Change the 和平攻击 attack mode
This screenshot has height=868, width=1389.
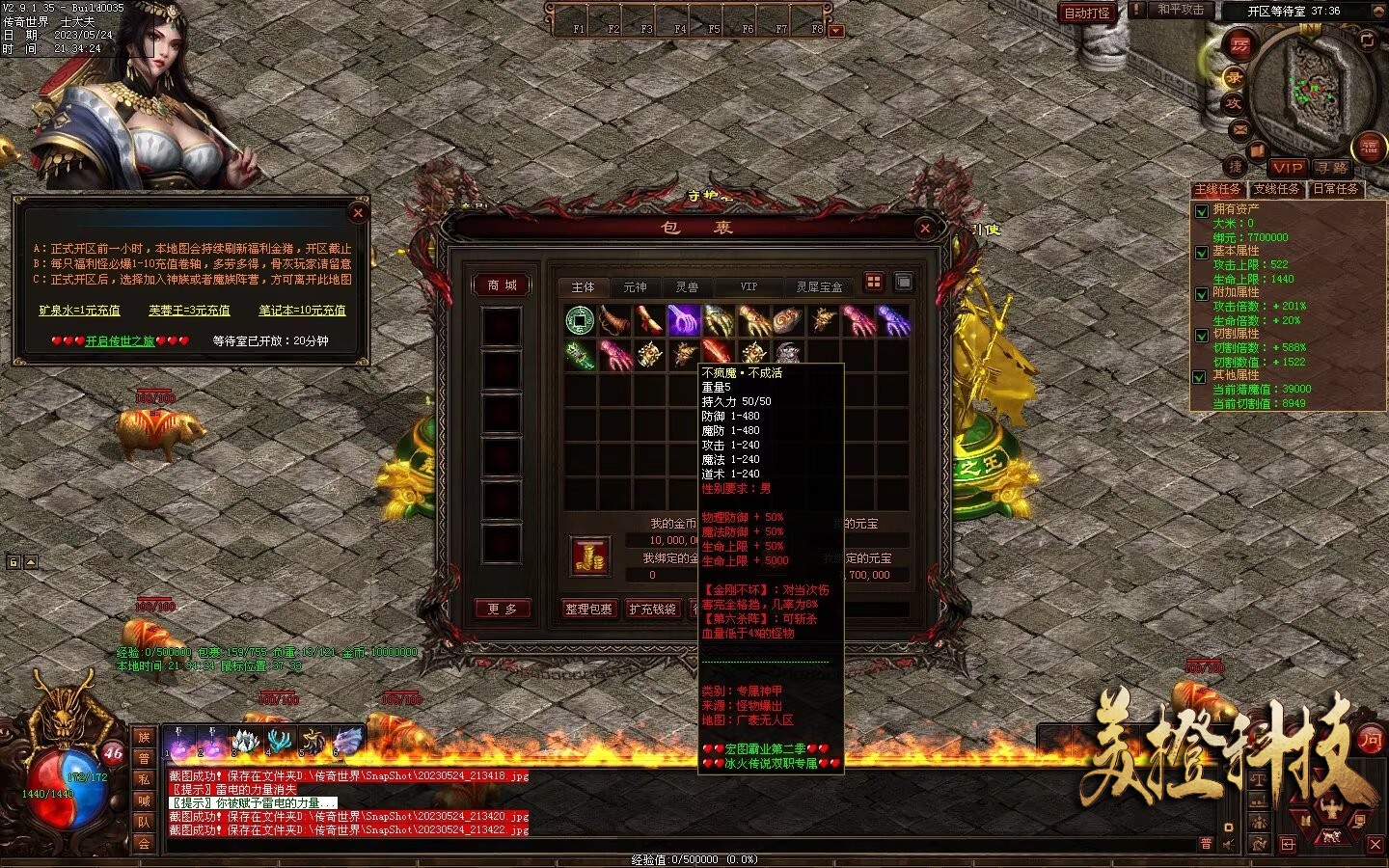(1181, 10)
